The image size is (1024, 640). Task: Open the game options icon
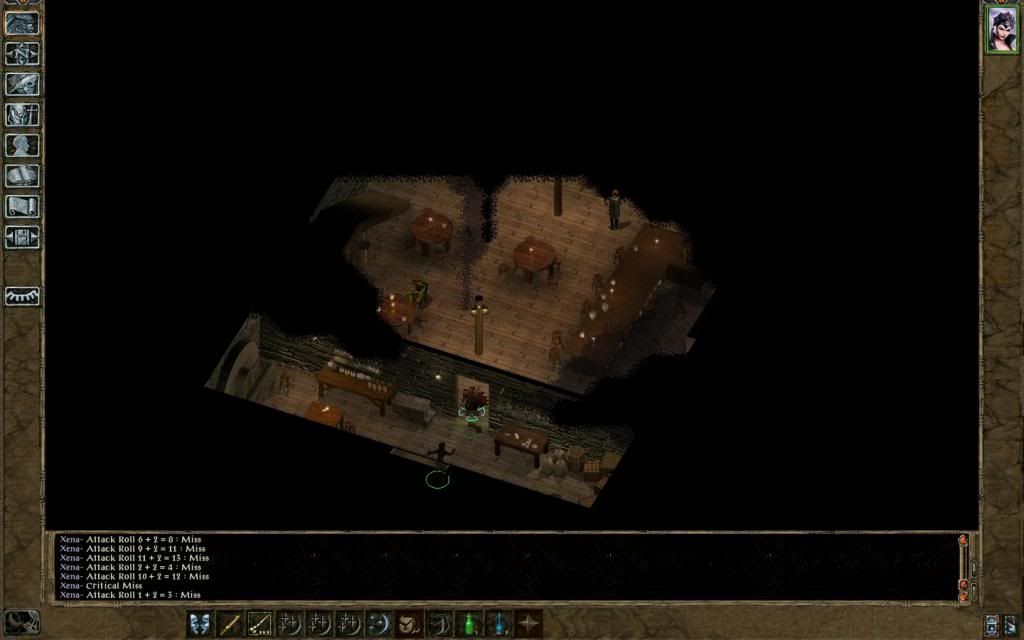[x=22, y=237]
